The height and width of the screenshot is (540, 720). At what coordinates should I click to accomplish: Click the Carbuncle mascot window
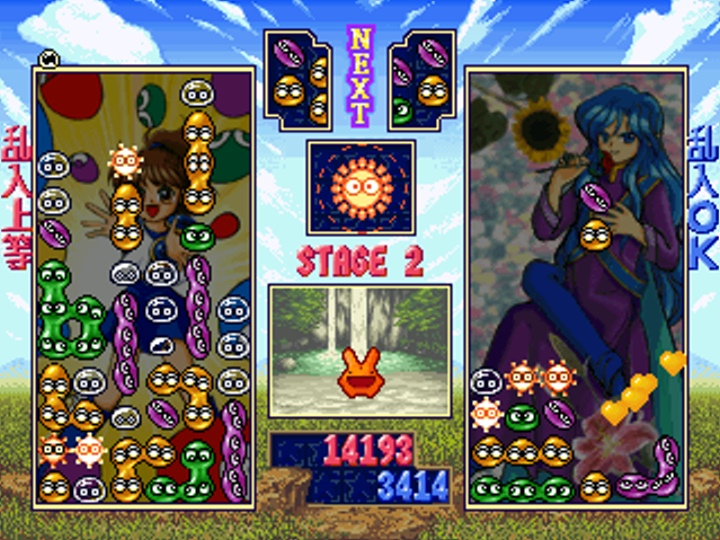360,350
